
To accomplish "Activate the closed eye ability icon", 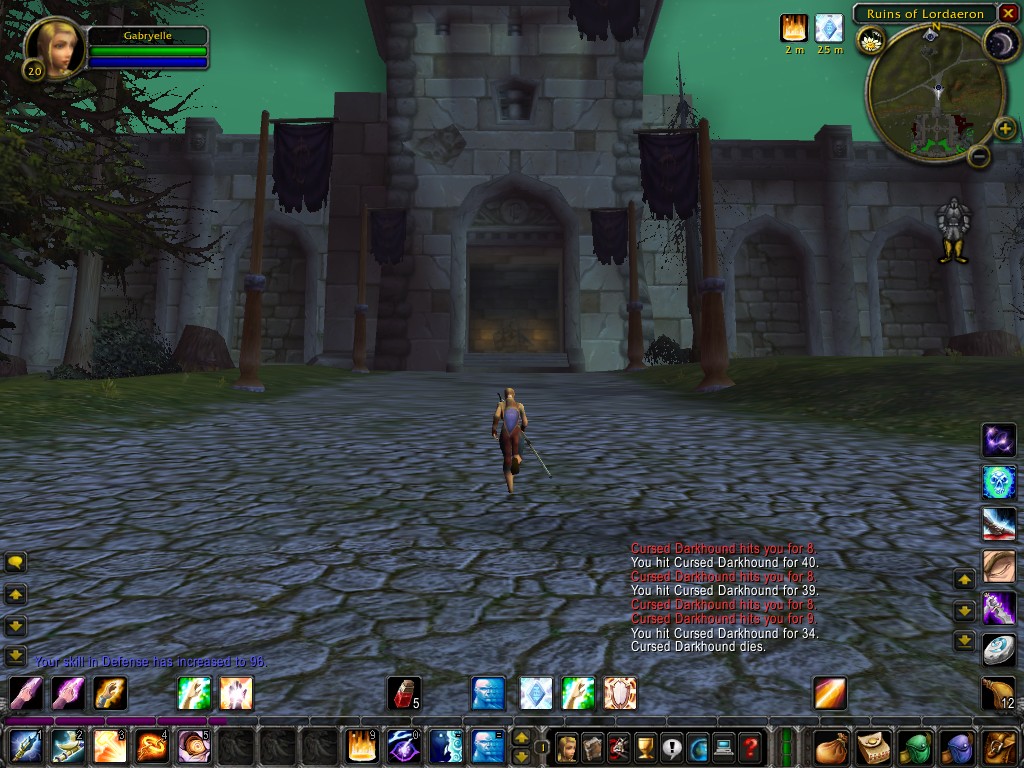I will pos(998,566).
